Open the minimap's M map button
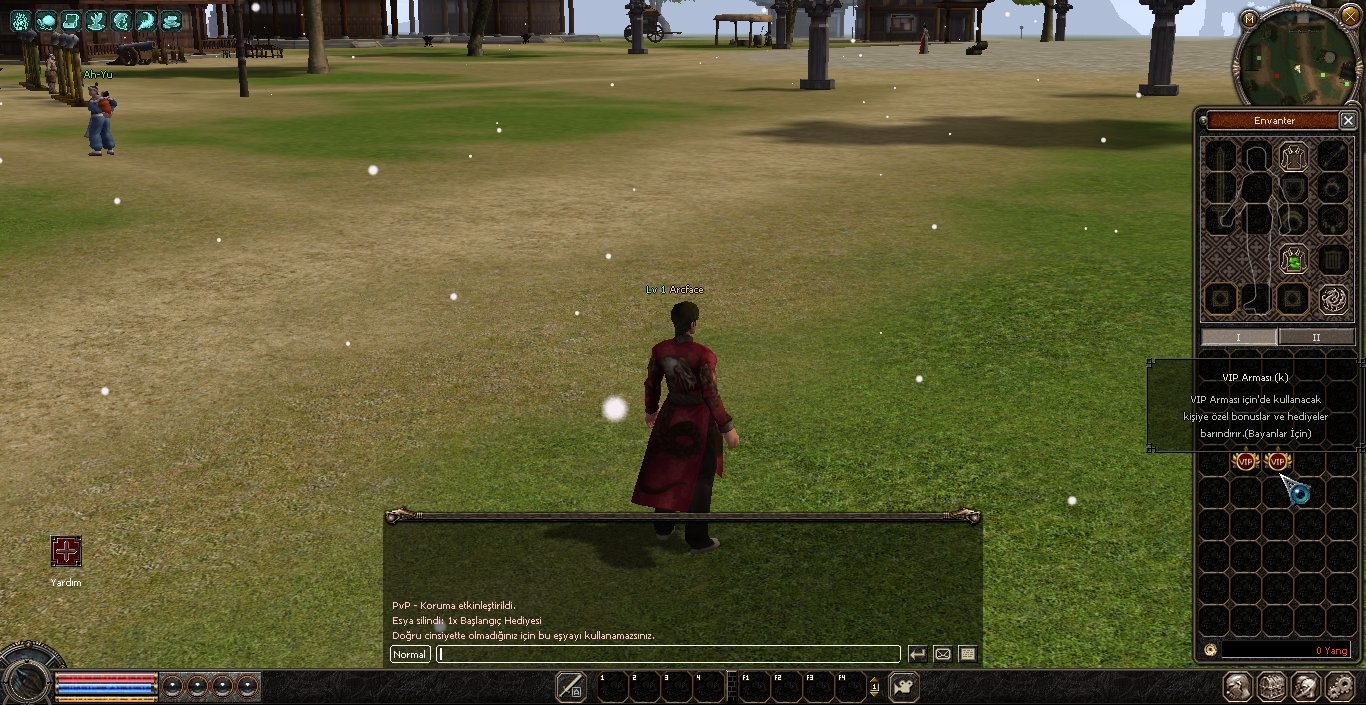The image size is (1366, 705). pos(1249,18)
